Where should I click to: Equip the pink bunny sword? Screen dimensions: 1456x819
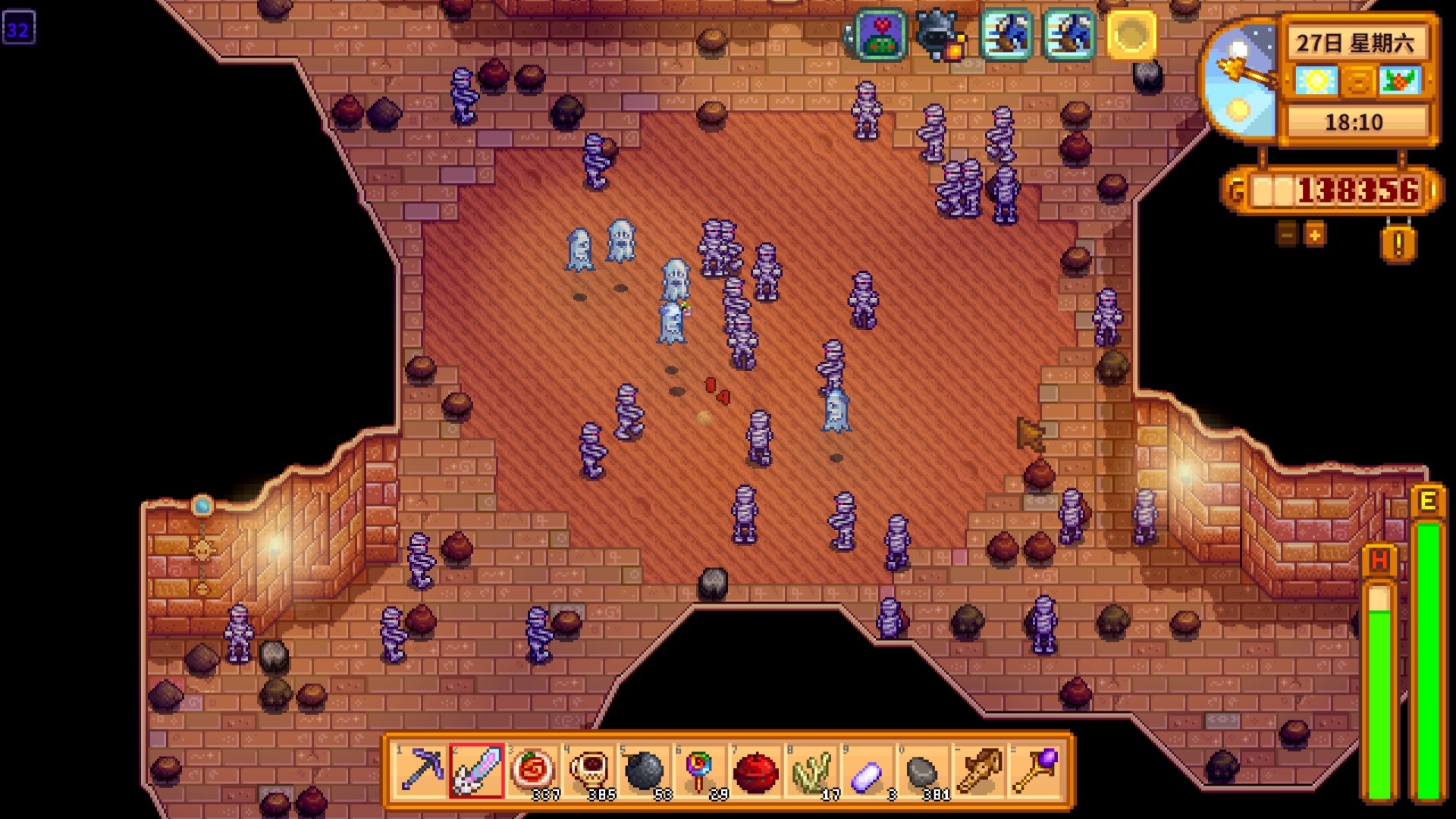[x=476, y=770]
